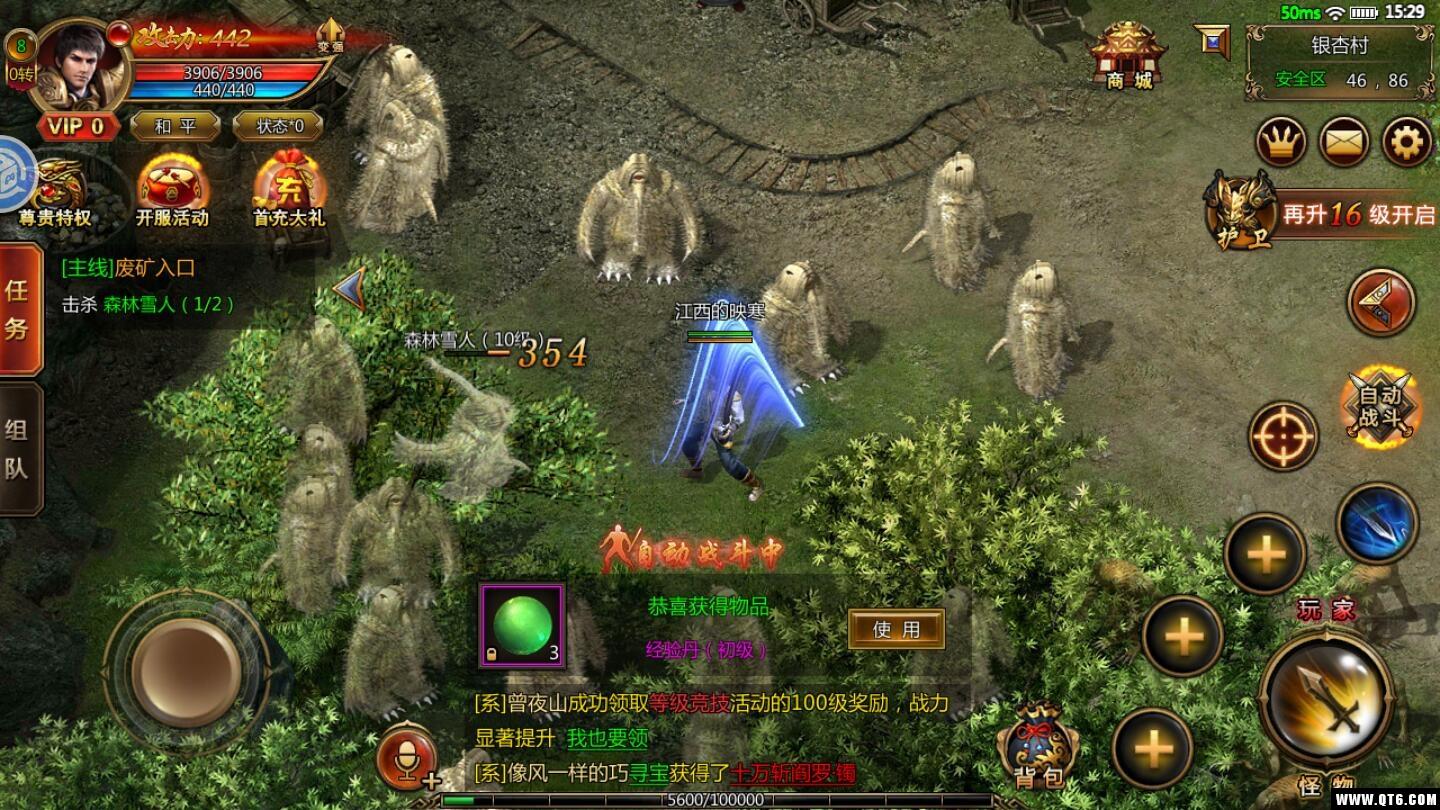Toggle 自动战斗 auto-battle
The height and width of the screenshot is (810, 1440).
[1380, 407]
